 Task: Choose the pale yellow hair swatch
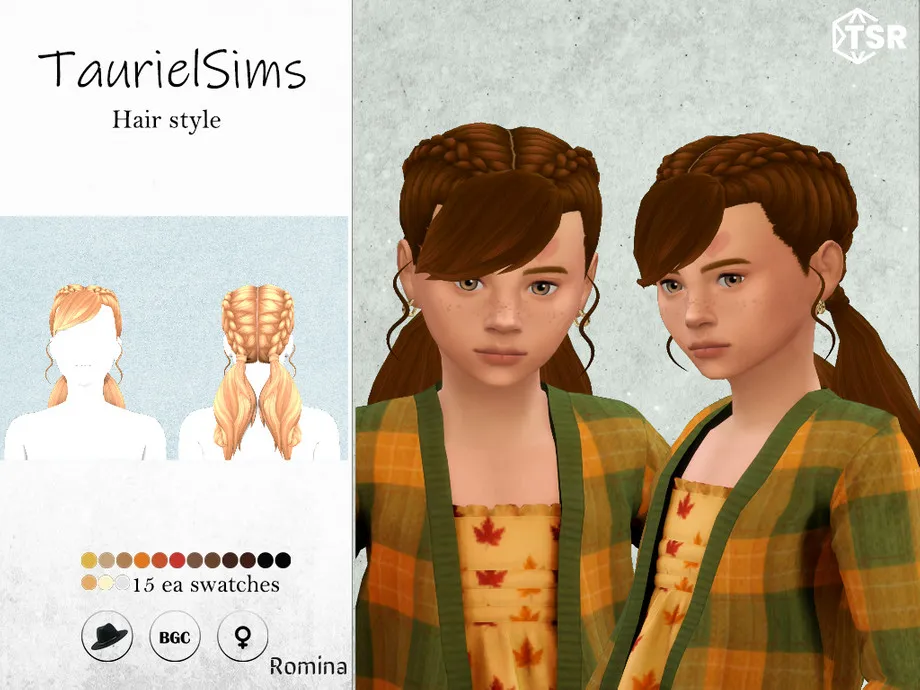pyautogui.click(x=106, y=583)
